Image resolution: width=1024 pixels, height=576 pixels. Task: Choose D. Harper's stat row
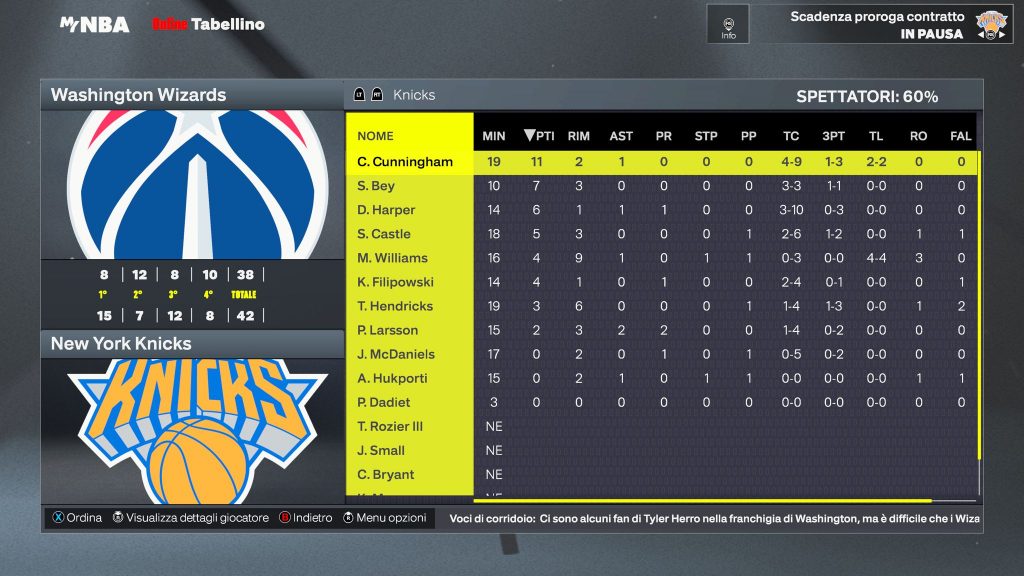(x=386, y=210)
